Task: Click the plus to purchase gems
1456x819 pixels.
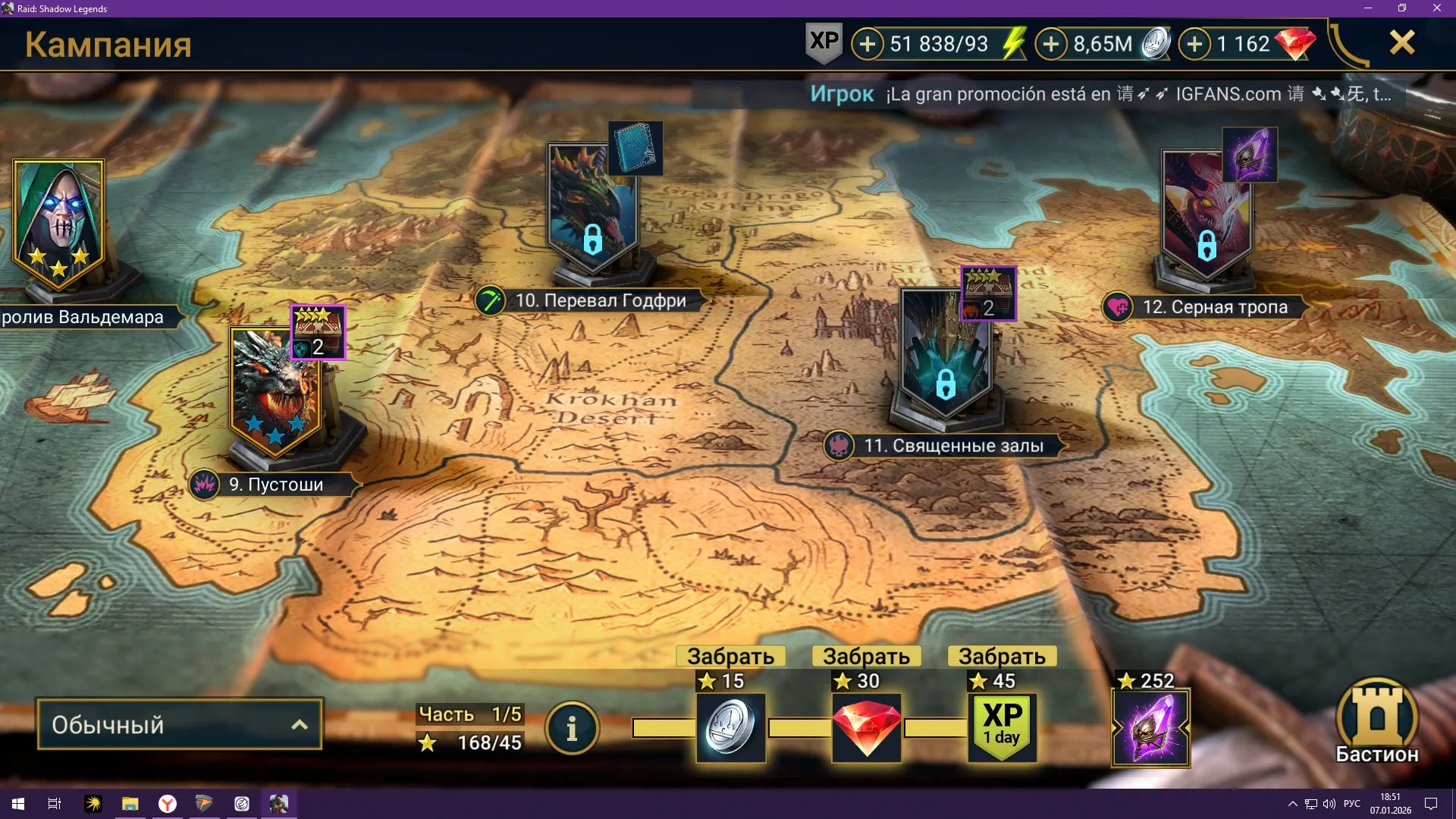Action: 1196,44
